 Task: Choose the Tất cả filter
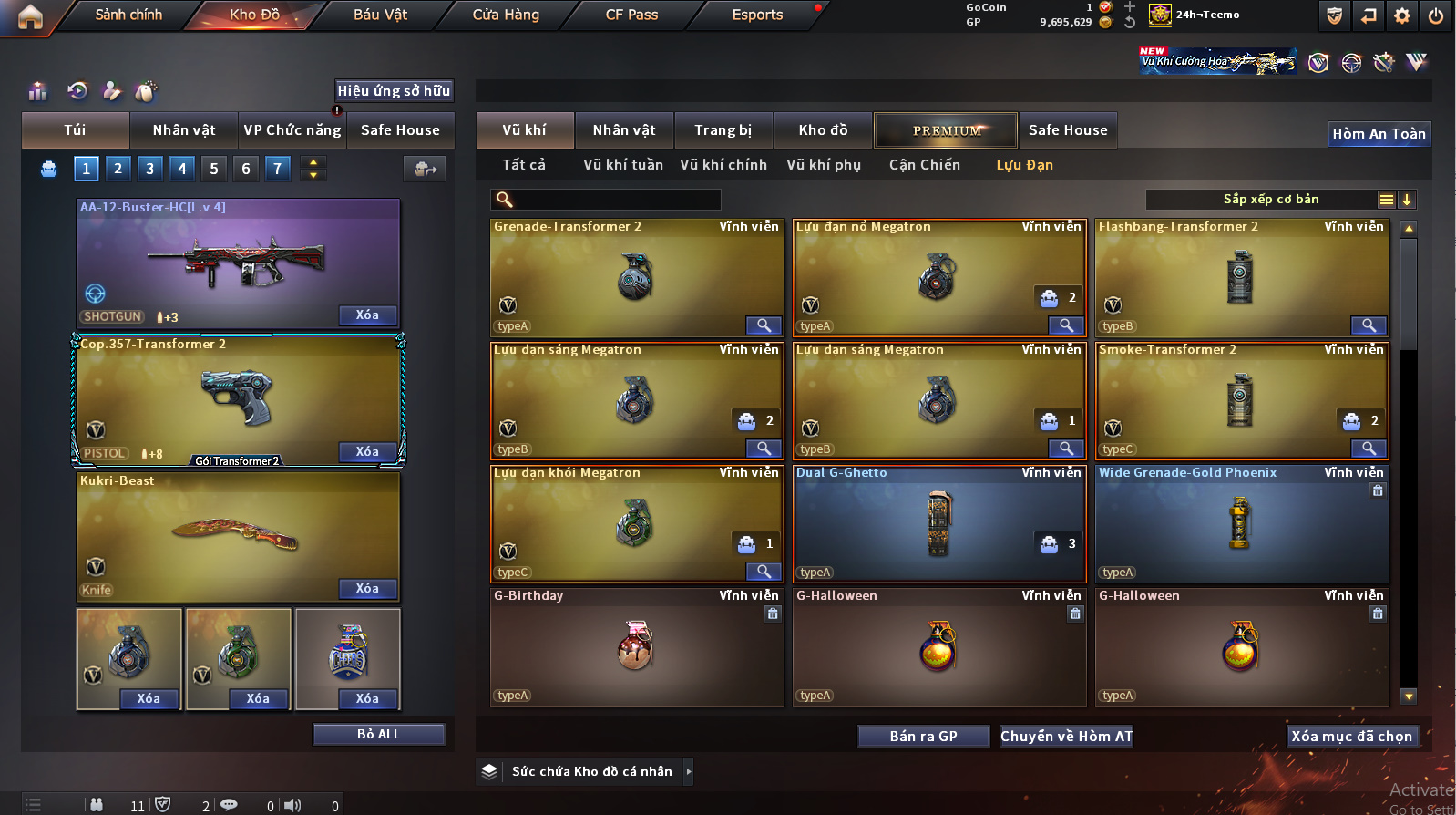pyautogui.click(x=524, y=165)
